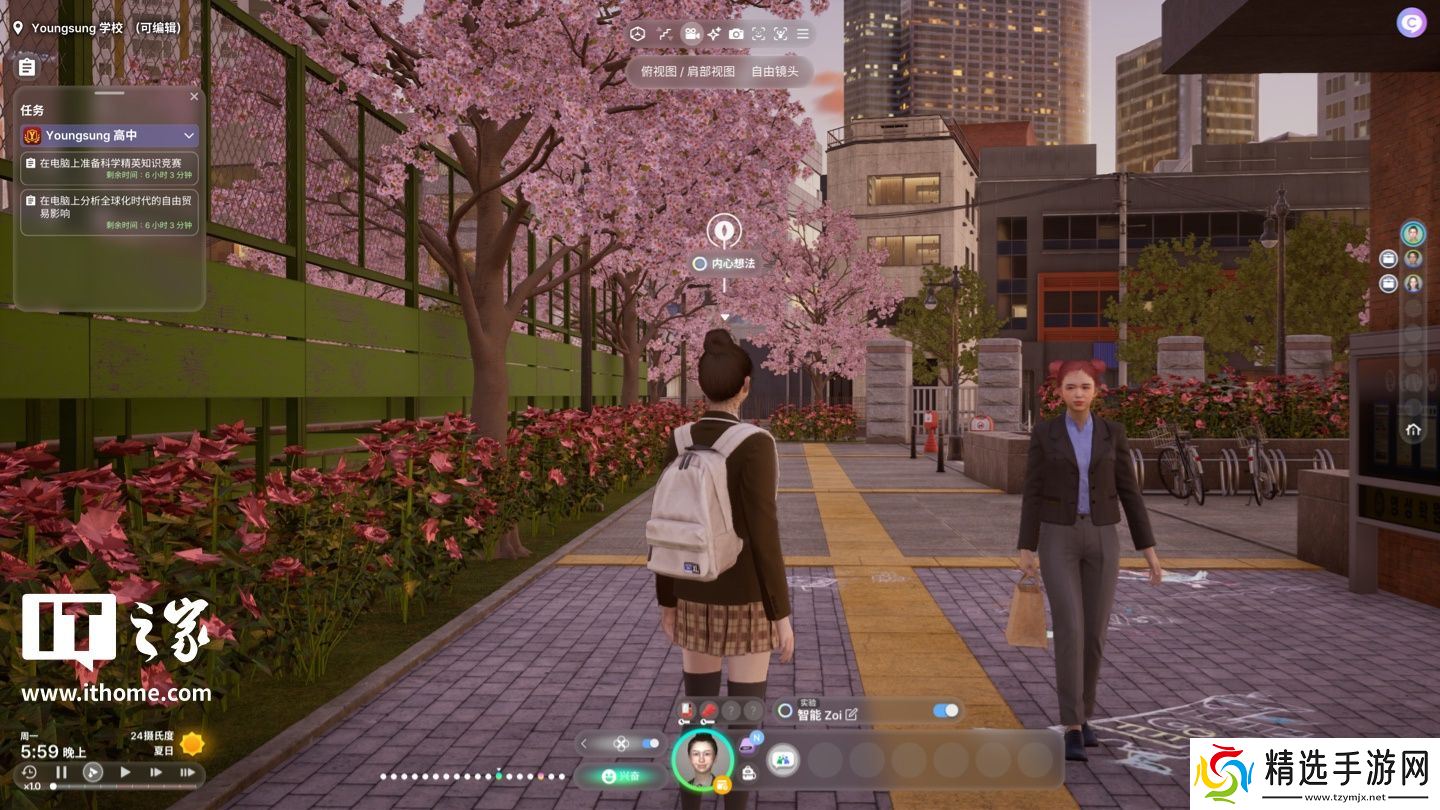Open the clipboard task list icon
This screenshot has width=1440, height=810.
pos(27,67)
